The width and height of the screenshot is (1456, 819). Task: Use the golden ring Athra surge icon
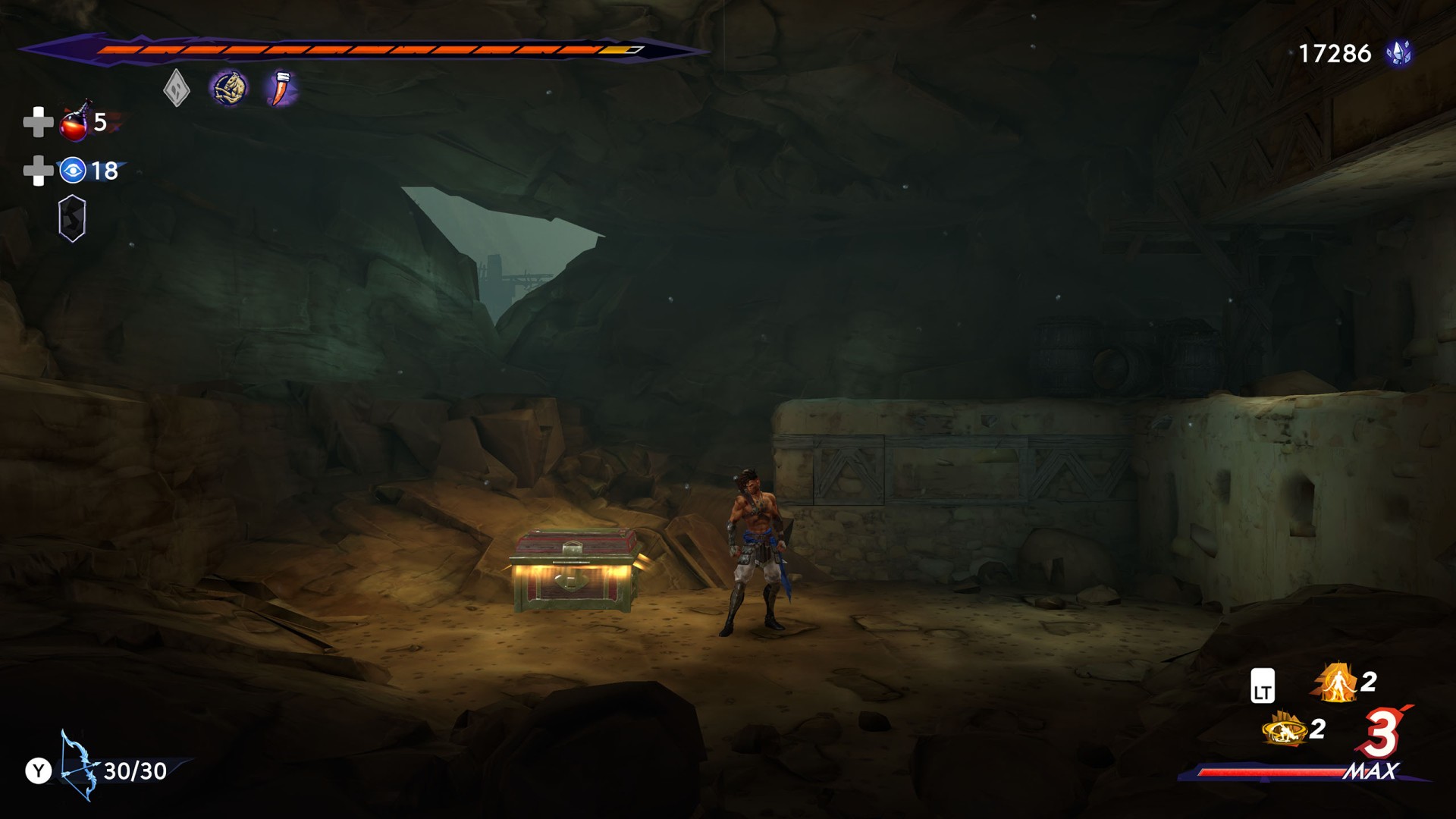point(1284,730)
